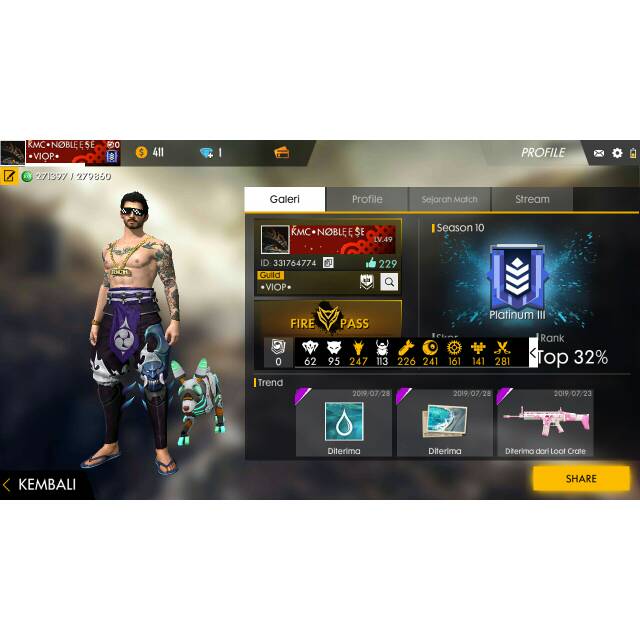Switch to the Stream tab

tap(532, 199)
